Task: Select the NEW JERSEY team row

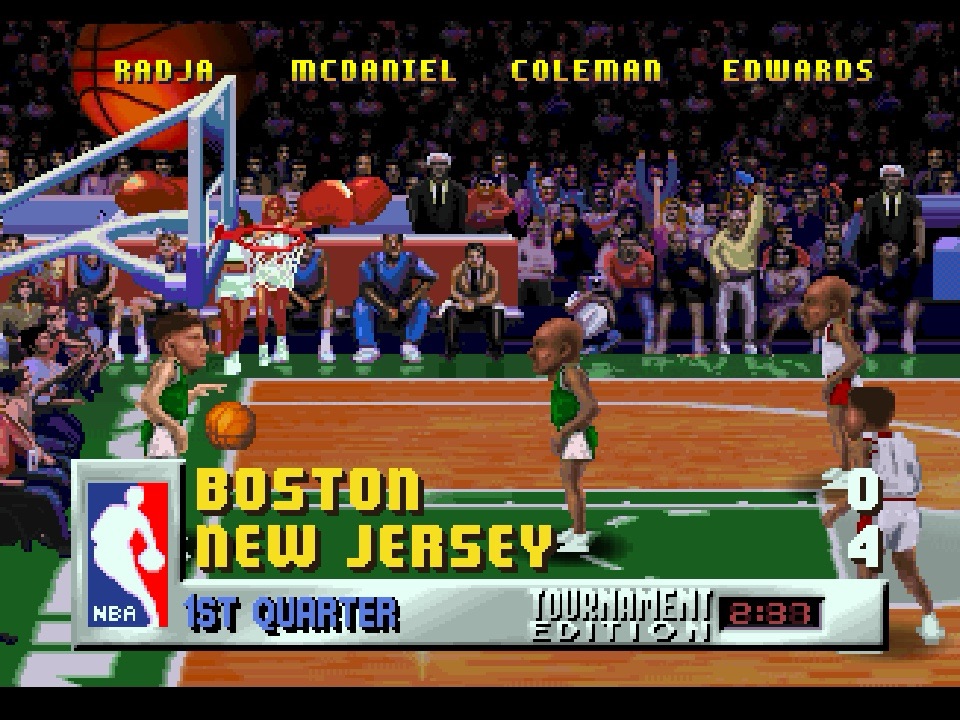Action: click(374, 546)
